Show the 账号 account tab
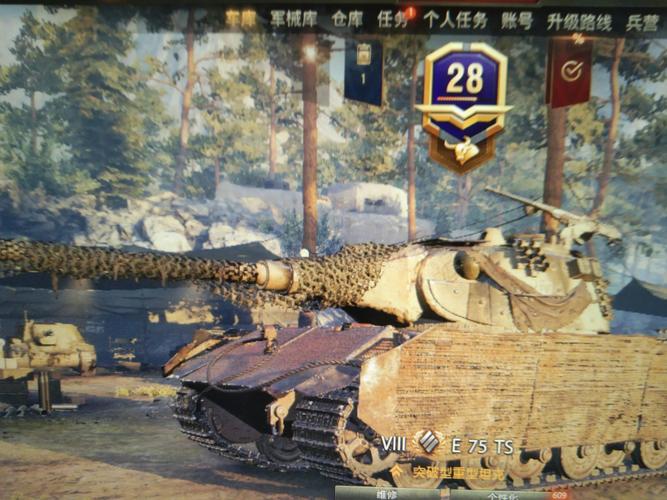Screen dimensions: 667x500 517,20
